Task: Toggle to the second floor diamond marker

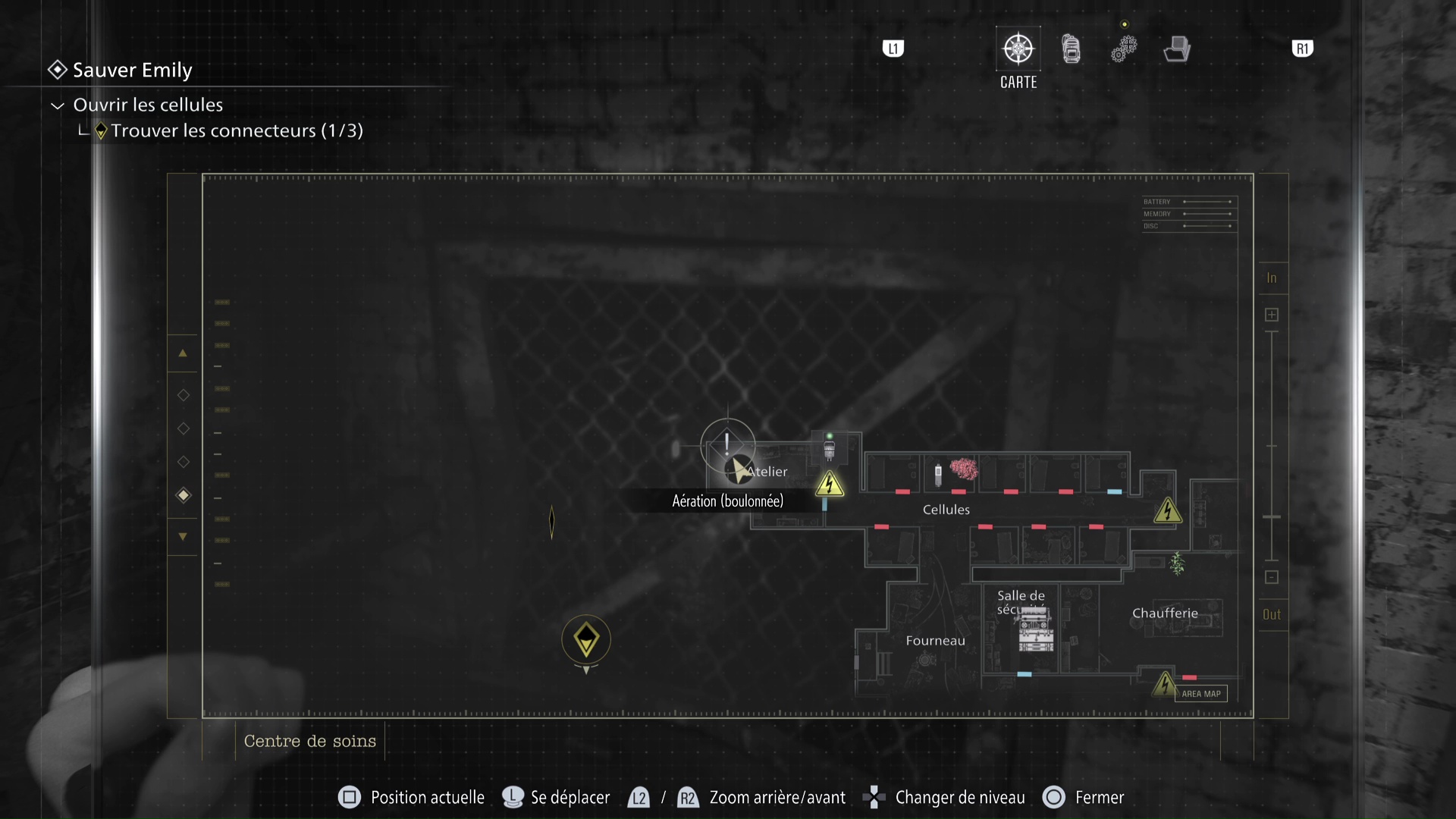Action: point(183,428)
